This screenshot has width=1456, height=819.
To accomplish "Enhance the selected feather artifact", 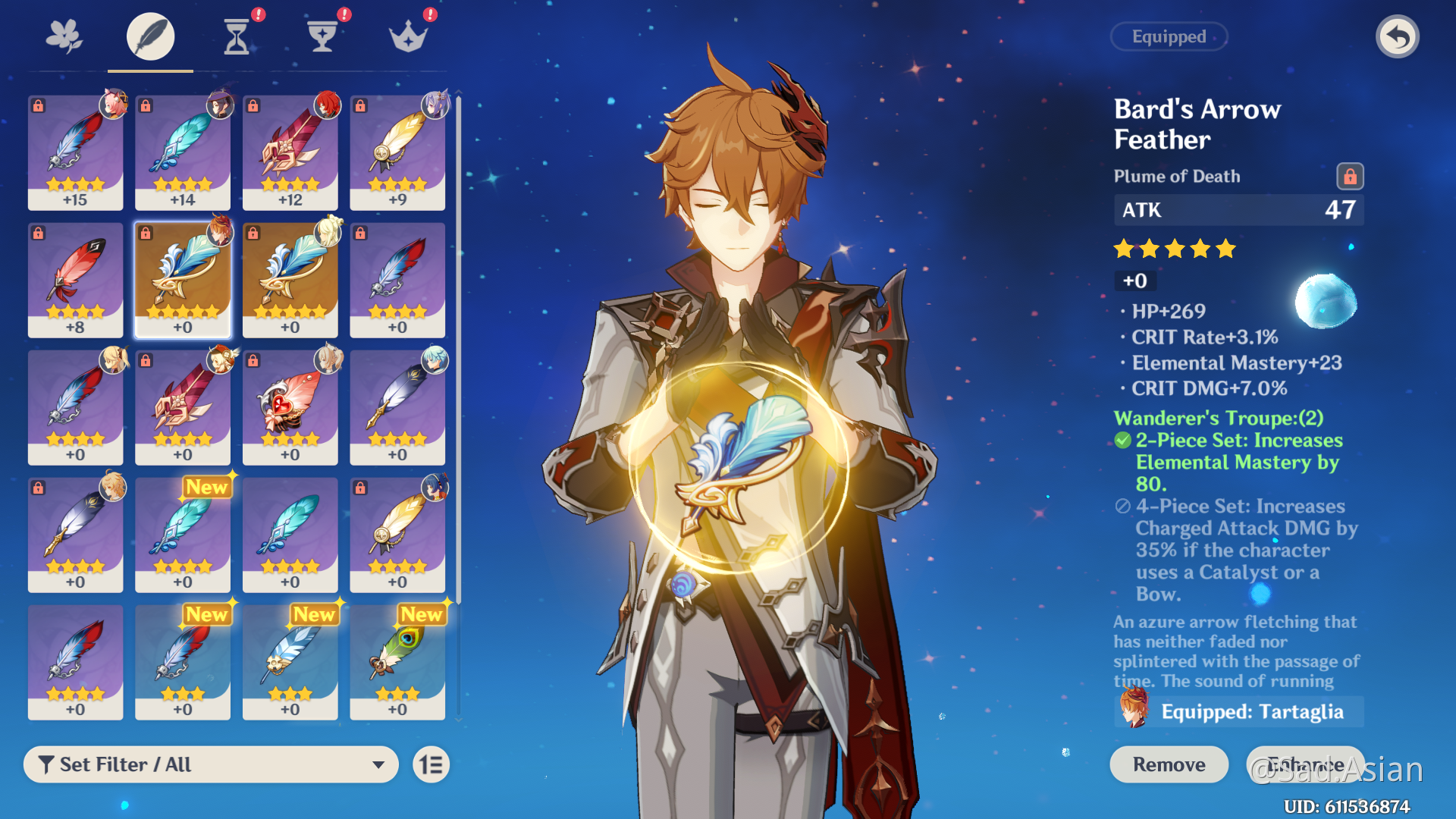I will (1306, 764).
